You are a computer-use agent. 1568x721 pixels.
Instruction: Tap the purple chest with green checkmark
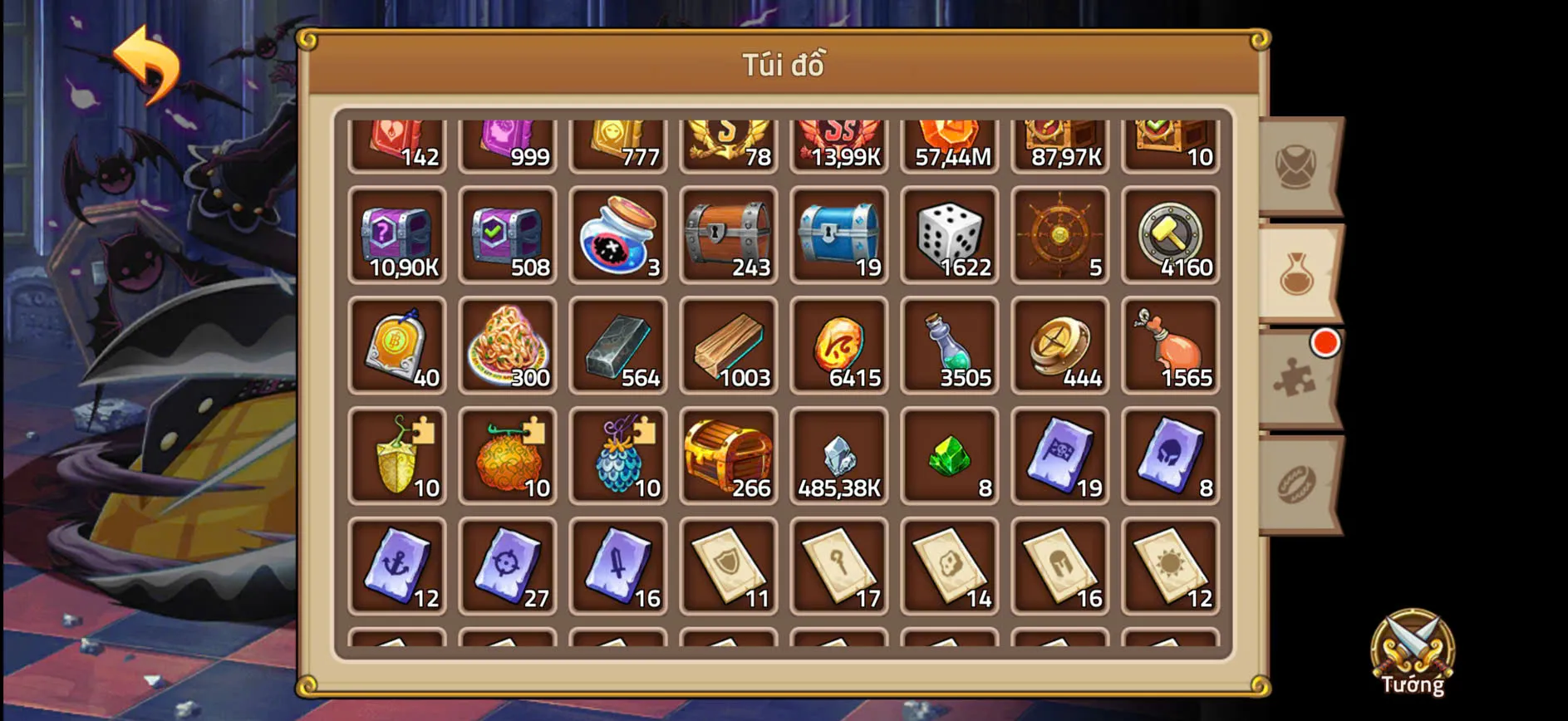point(508,237)
